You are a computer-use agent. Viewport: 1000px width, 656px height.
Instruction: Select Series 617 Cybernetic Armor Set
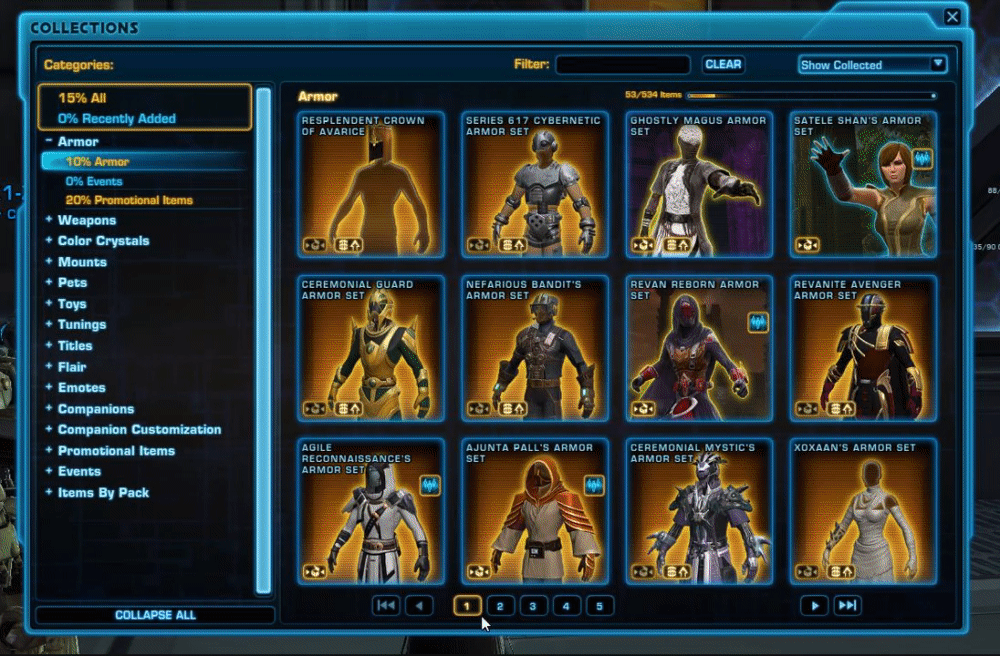click(535, 184)
